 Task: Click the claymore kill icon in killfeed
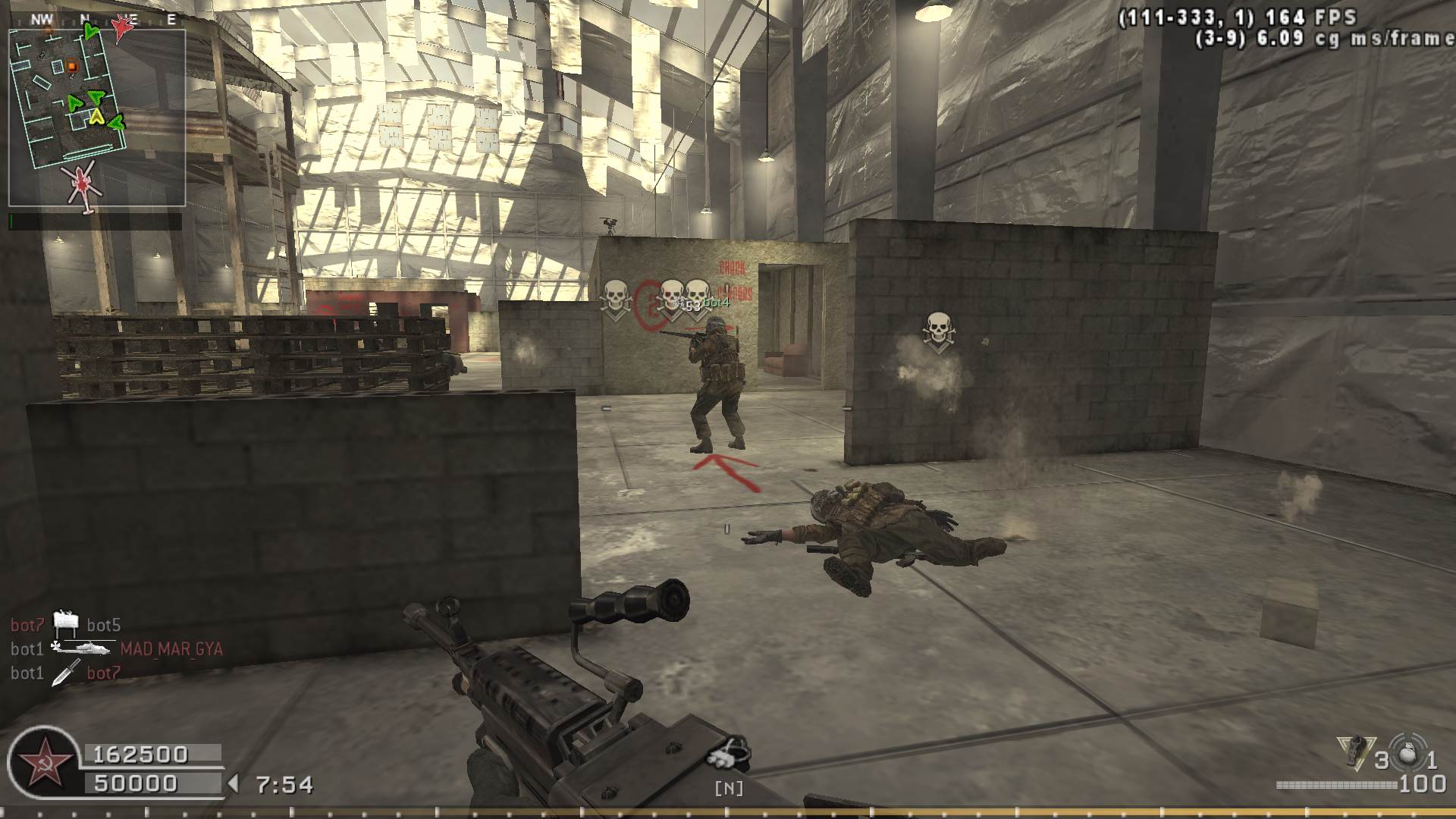tap(66, 623)
